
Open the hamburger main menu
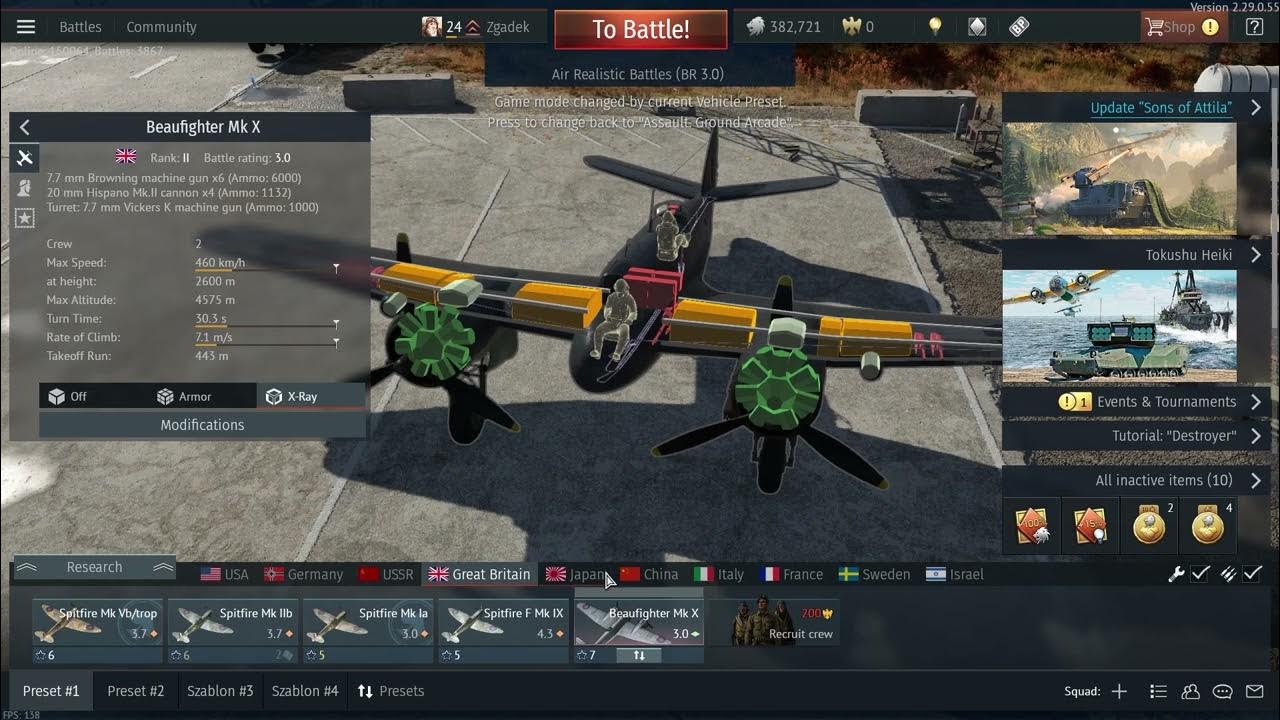[x=26, y=27]
